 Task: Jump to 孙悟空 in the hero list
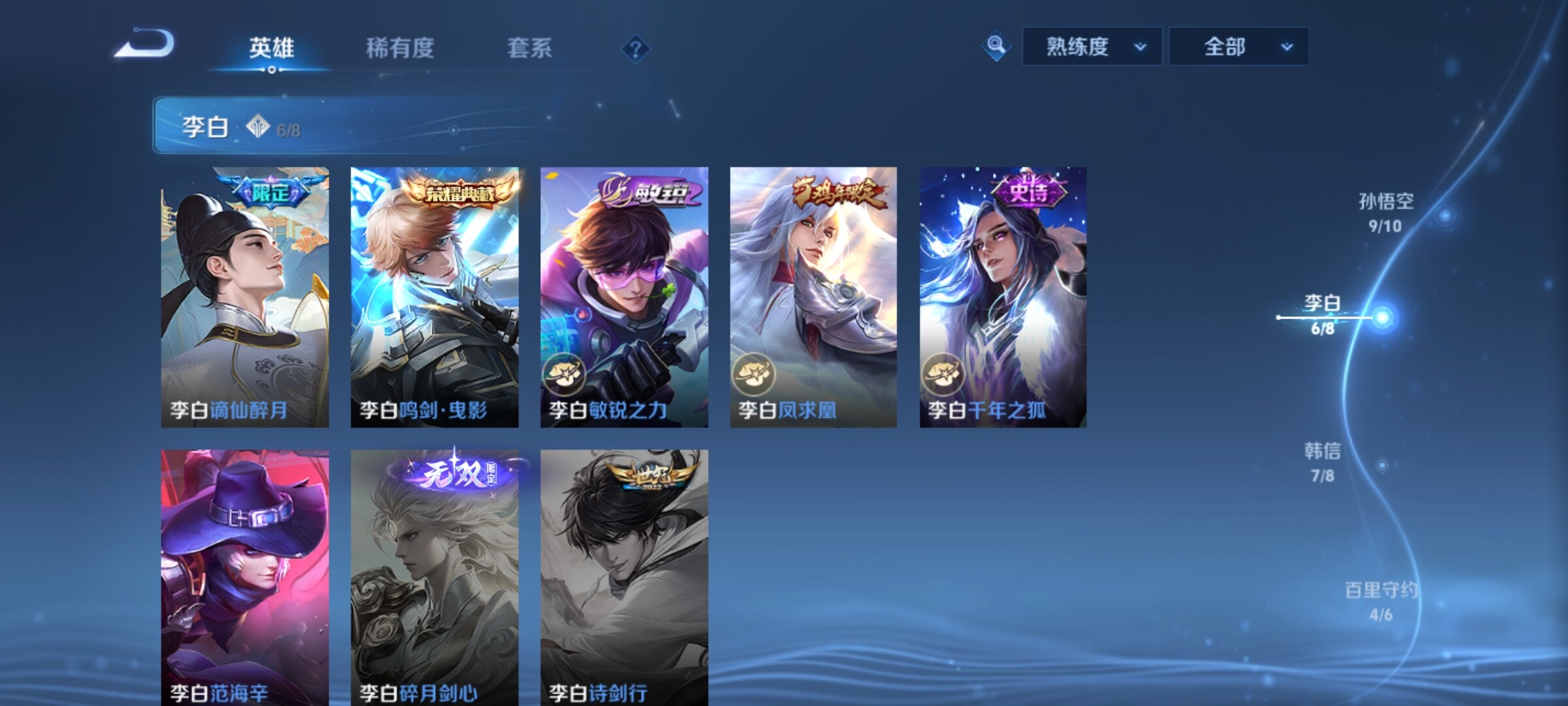pyautogui.click(x=1386, y=212)
